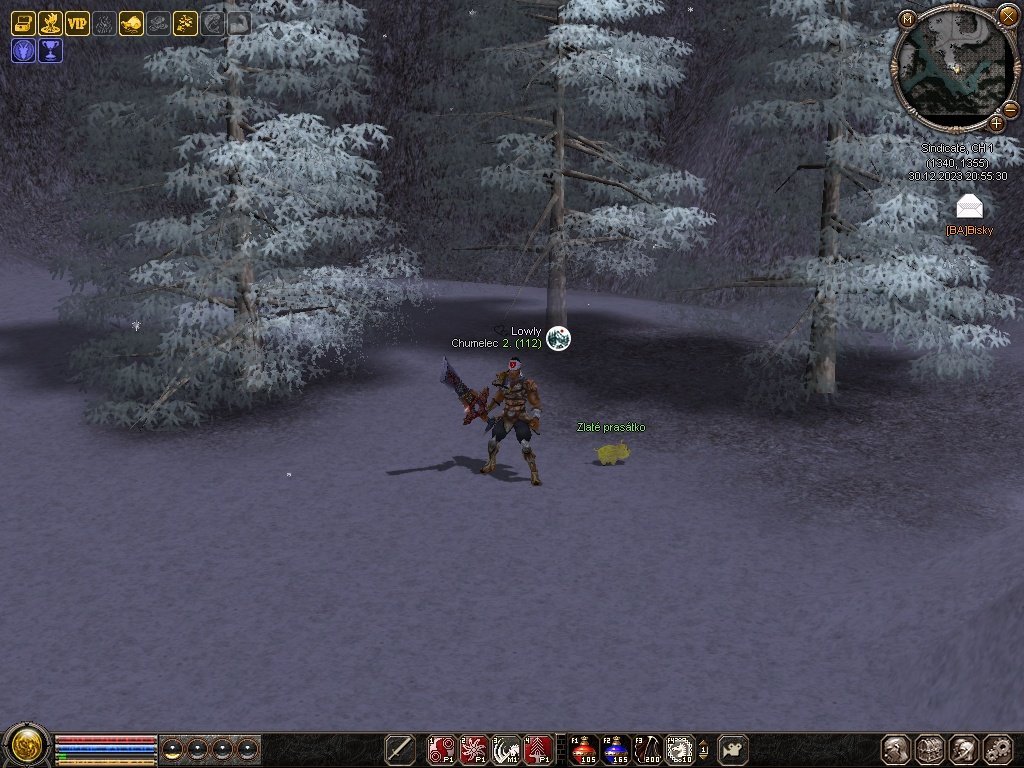Open the blue trophy icon
The height and width of the screenshot is (768, 1024).
tap(50, 50)
